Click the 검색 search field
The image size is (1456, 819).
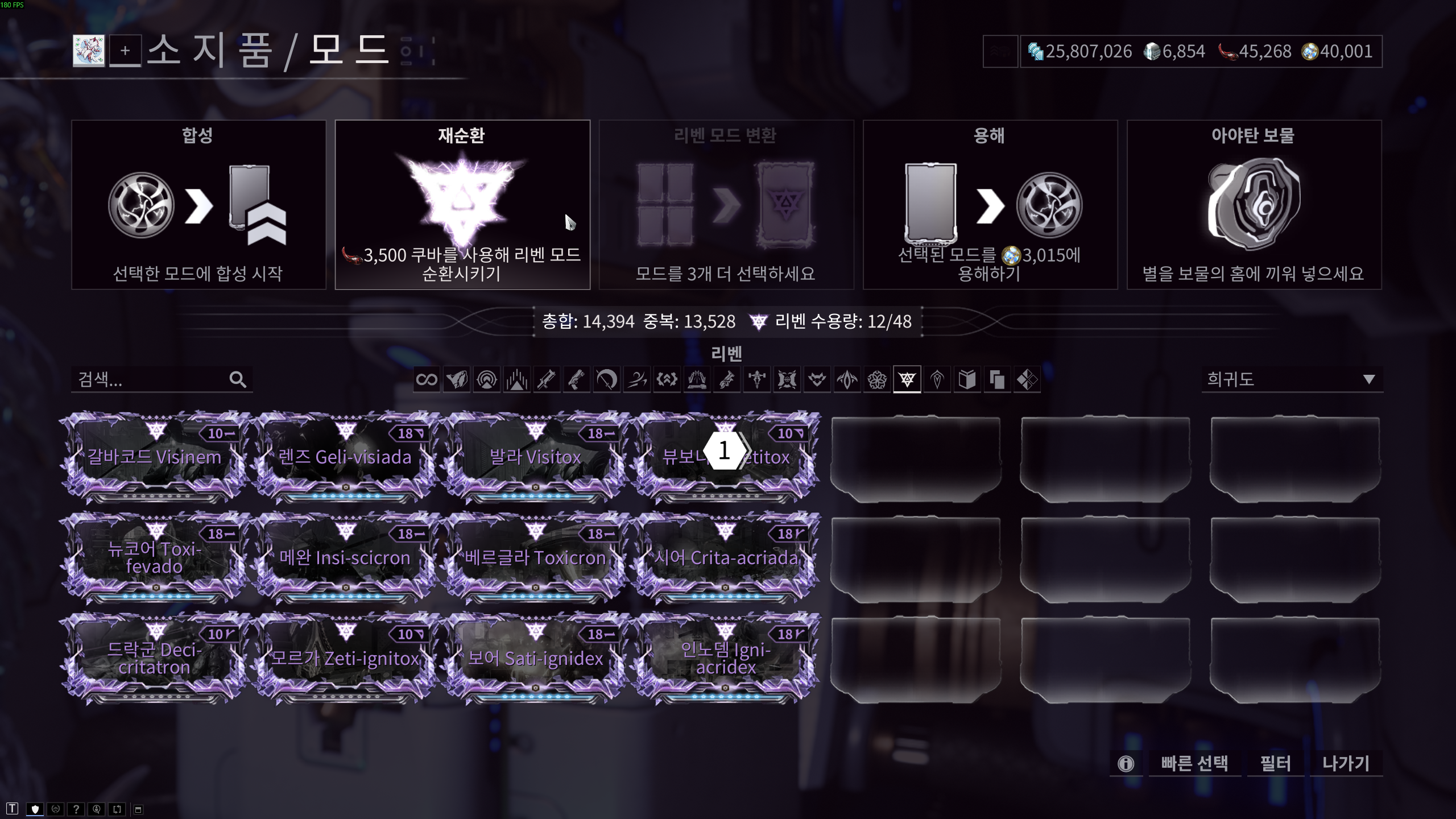click(x=151, y=379)
